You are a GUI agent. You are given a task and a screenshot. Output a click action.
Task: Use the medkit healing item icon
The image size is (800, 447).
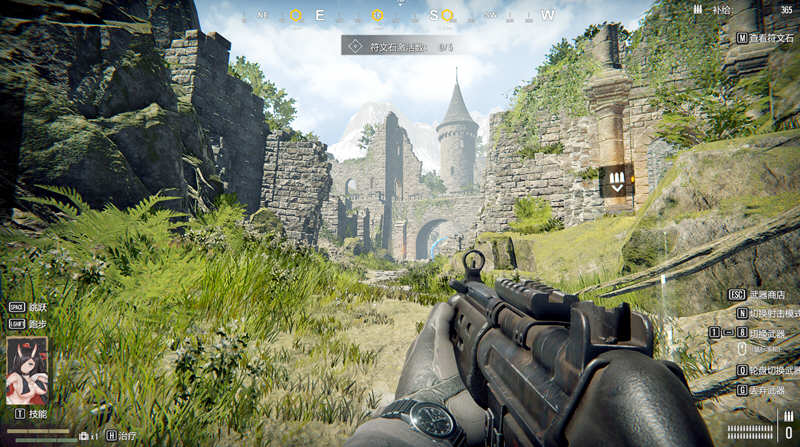click(x=84, y=436)
